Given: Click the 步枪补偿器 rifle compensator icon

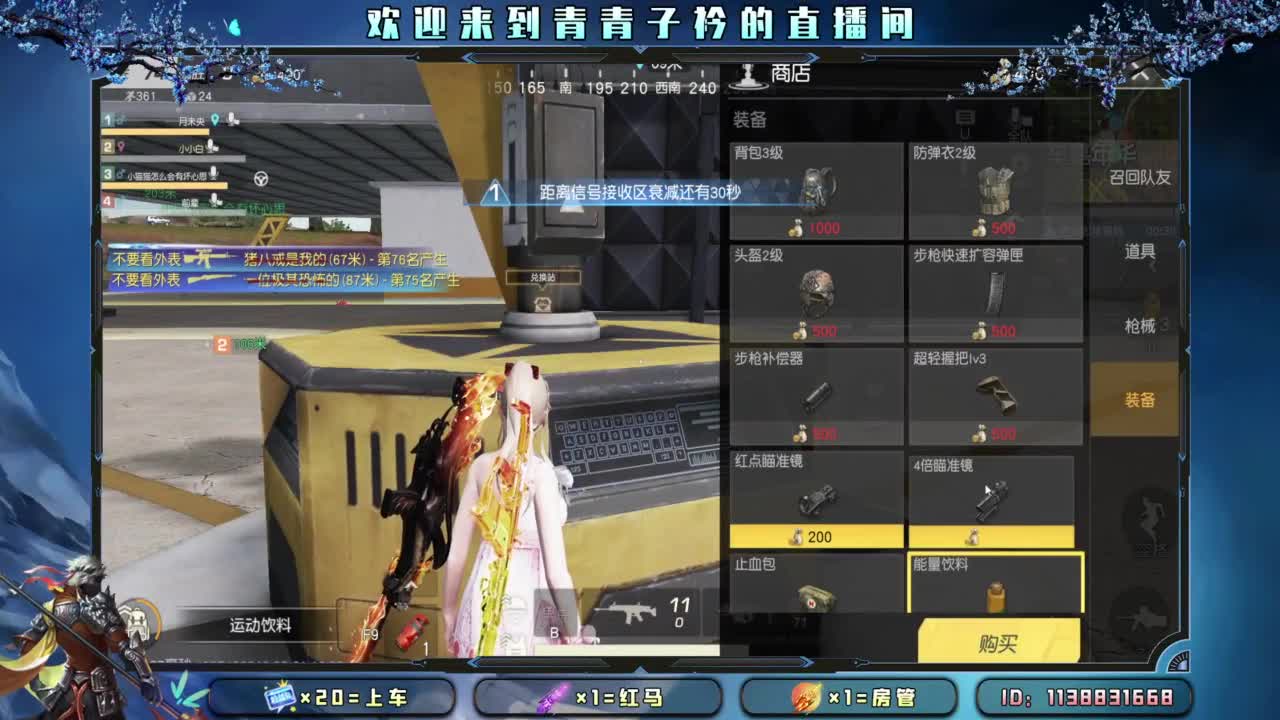Looking at the screenshot, I should (x=818, y=397).
